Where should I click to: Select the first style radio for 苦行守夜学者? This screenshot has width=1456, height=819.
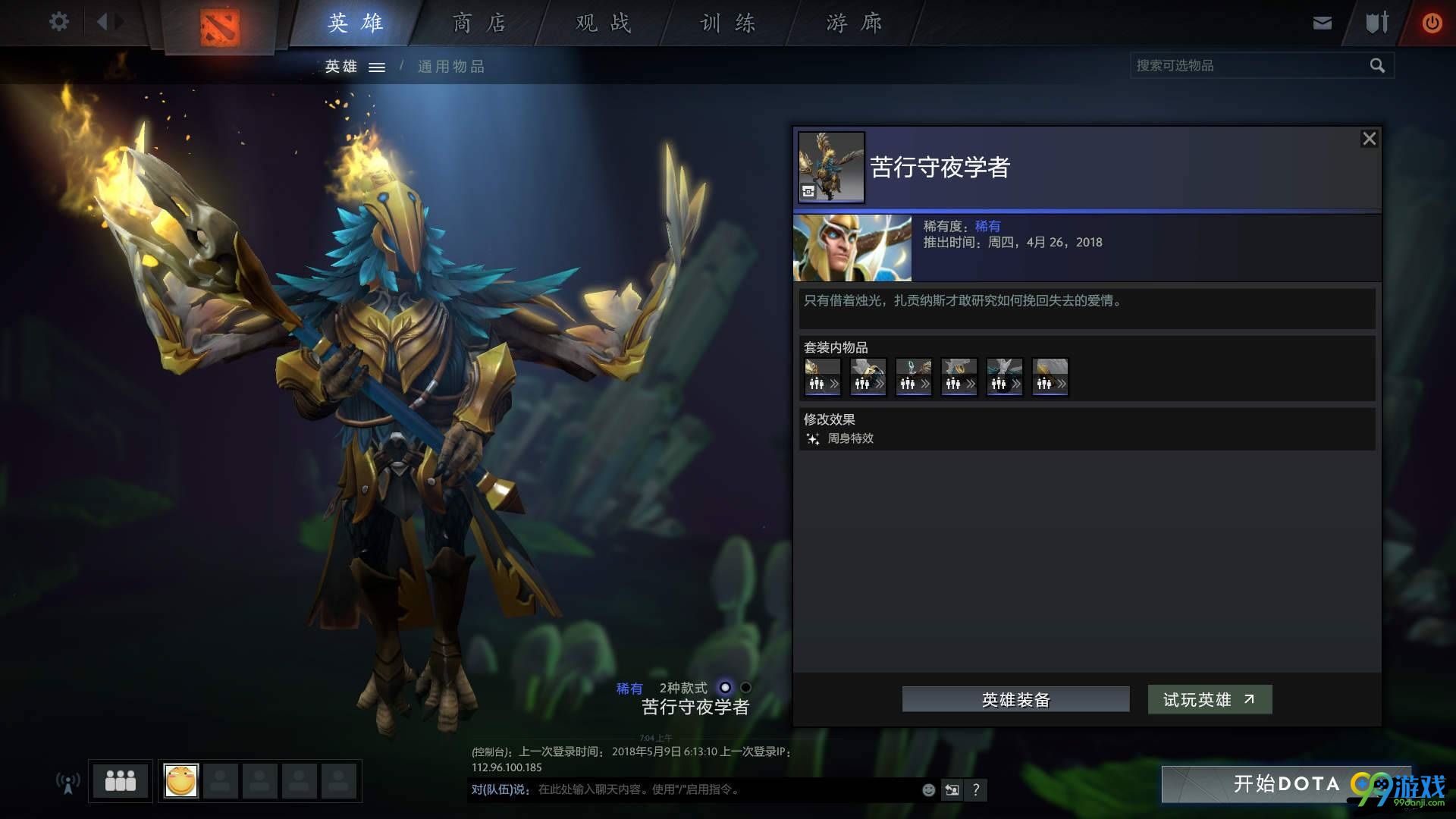724,687
